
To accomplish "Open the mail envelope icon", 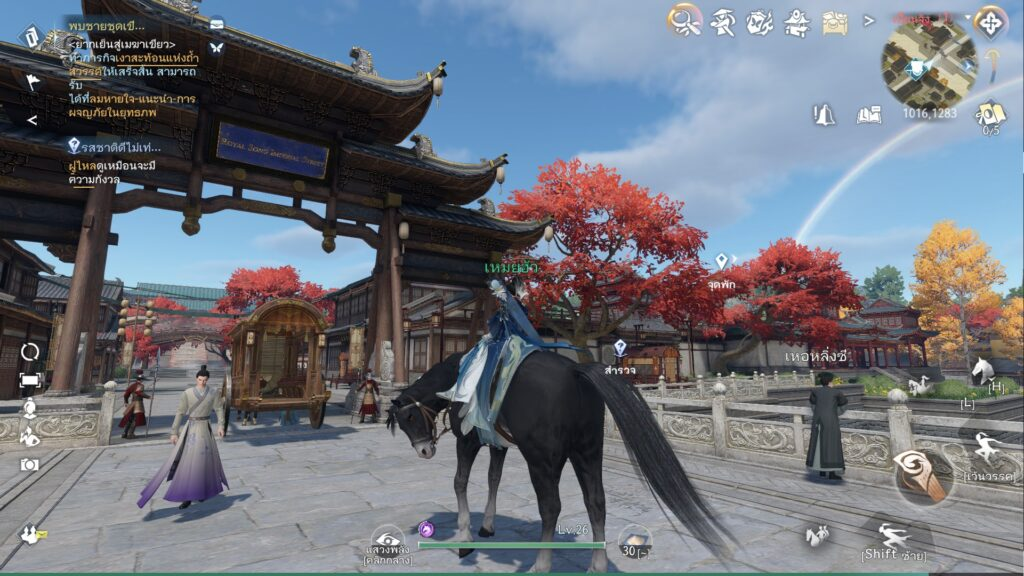I will tap(216, 23).
